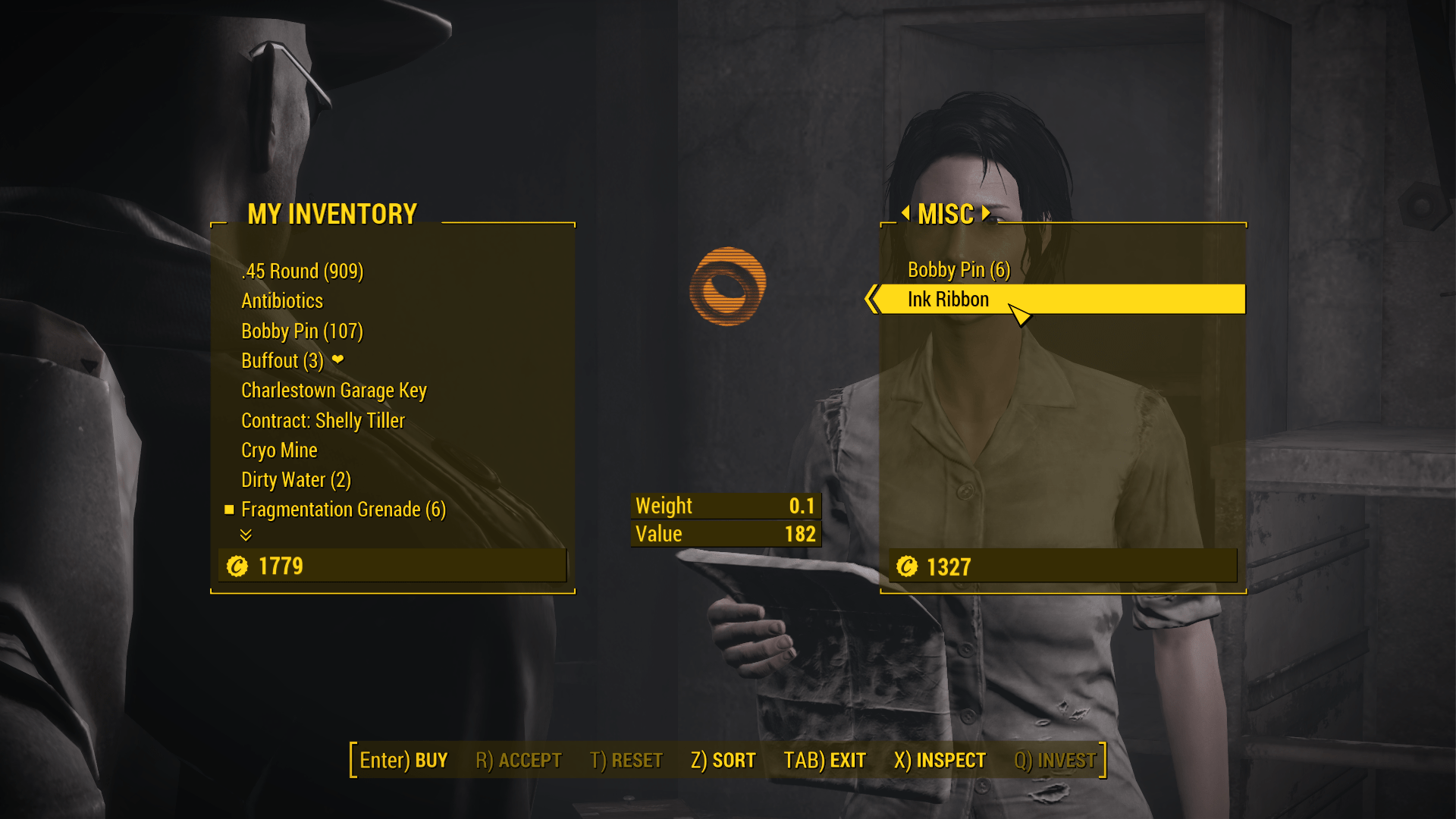Select the vendor's Bobby Pin (6)
This screenshot has height=819, width=1456.
click(959, 270)
